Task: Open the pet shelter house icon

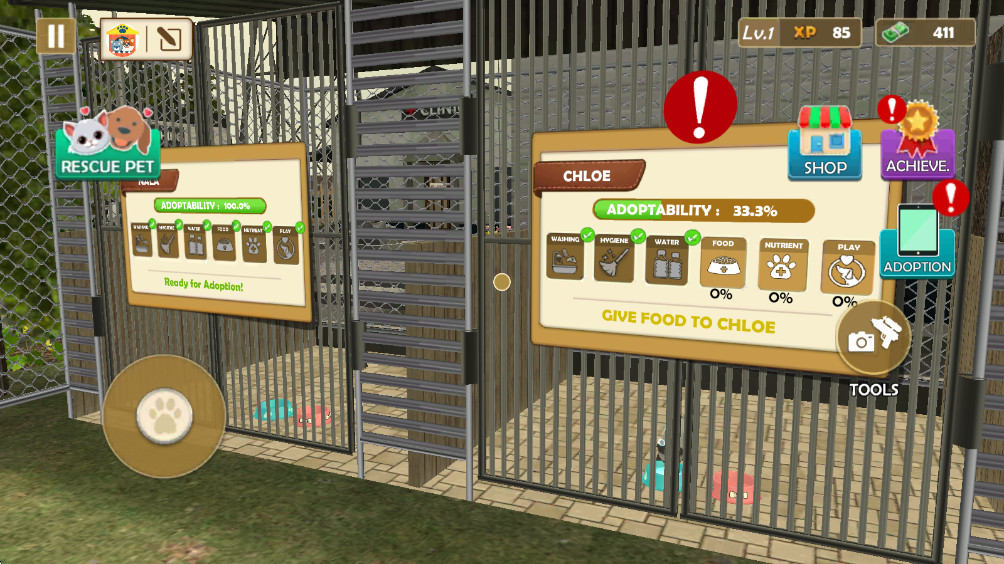Action: 122,40
